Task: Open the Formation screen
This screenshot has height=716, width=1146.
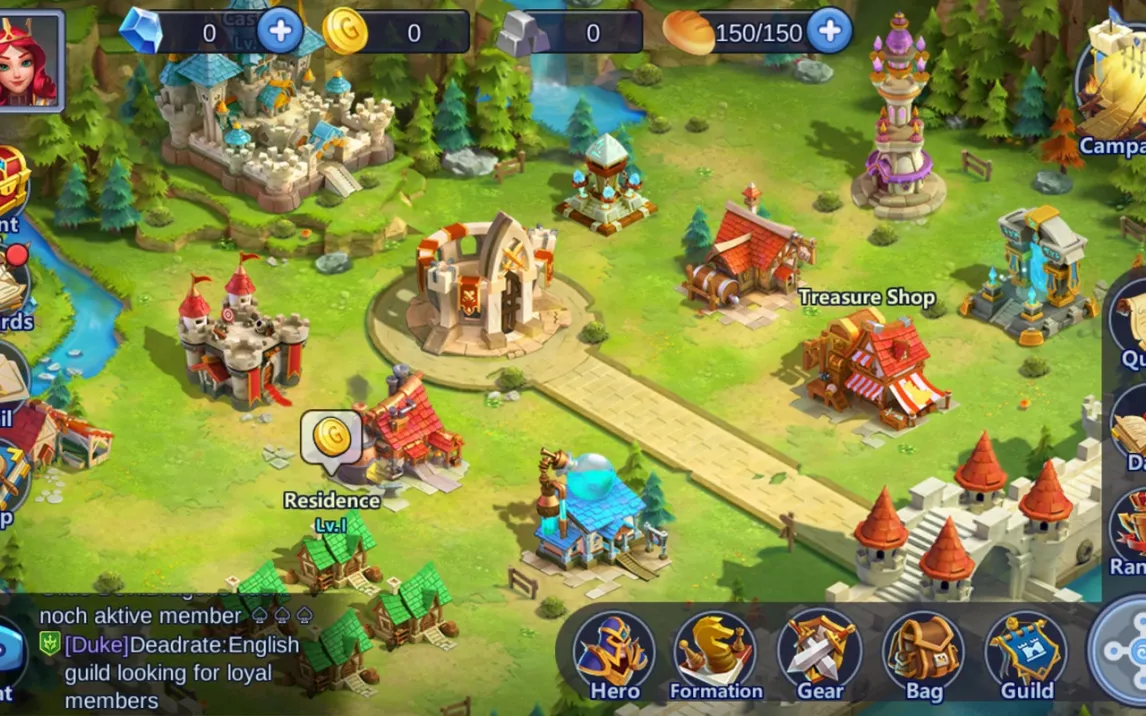Action: [715, 654]
